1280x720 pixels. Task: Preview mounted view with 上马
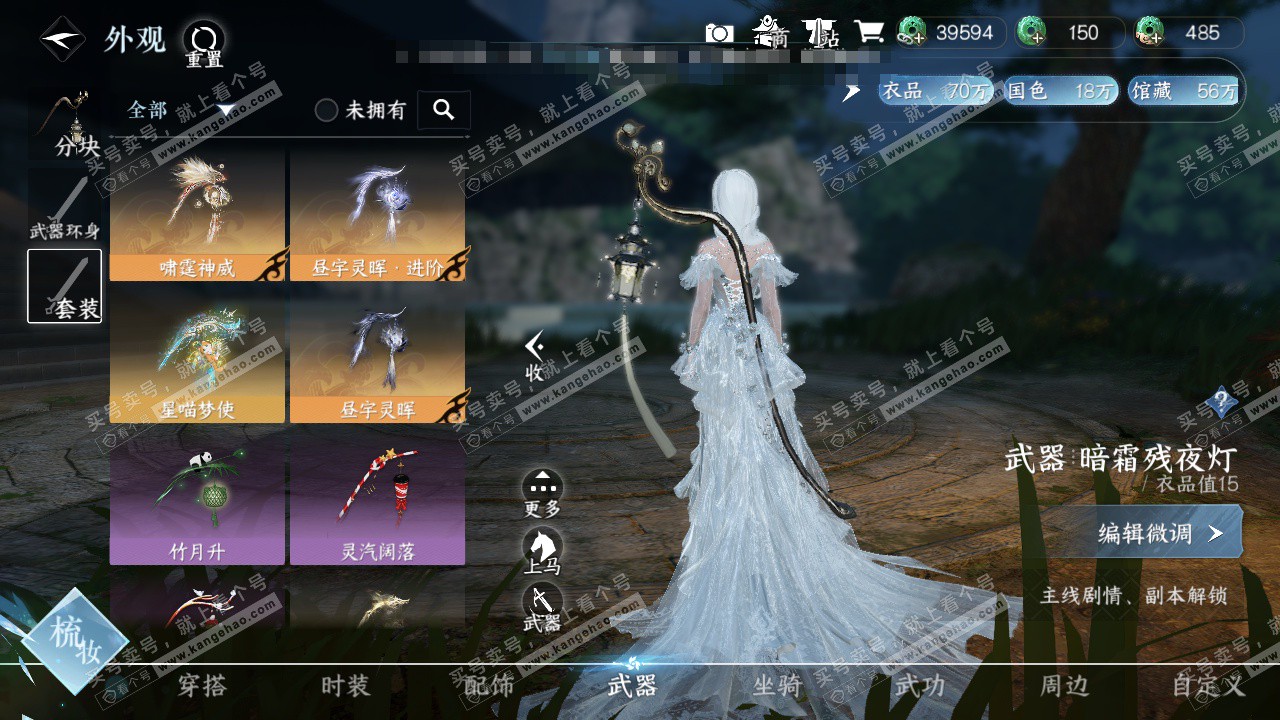pyautogui.click(x=543, y=549)
